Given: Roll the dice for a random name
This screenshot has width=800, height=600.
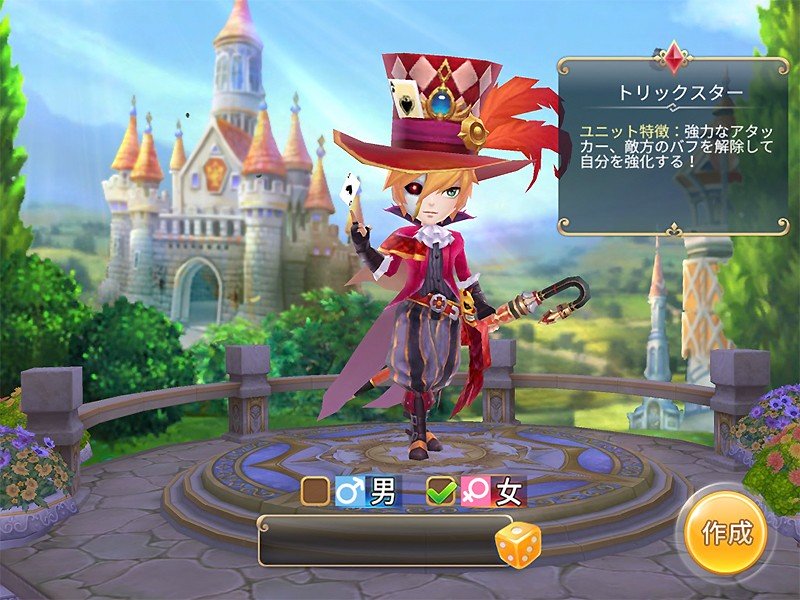Looking at the screenshot, I should click(518, 546).
